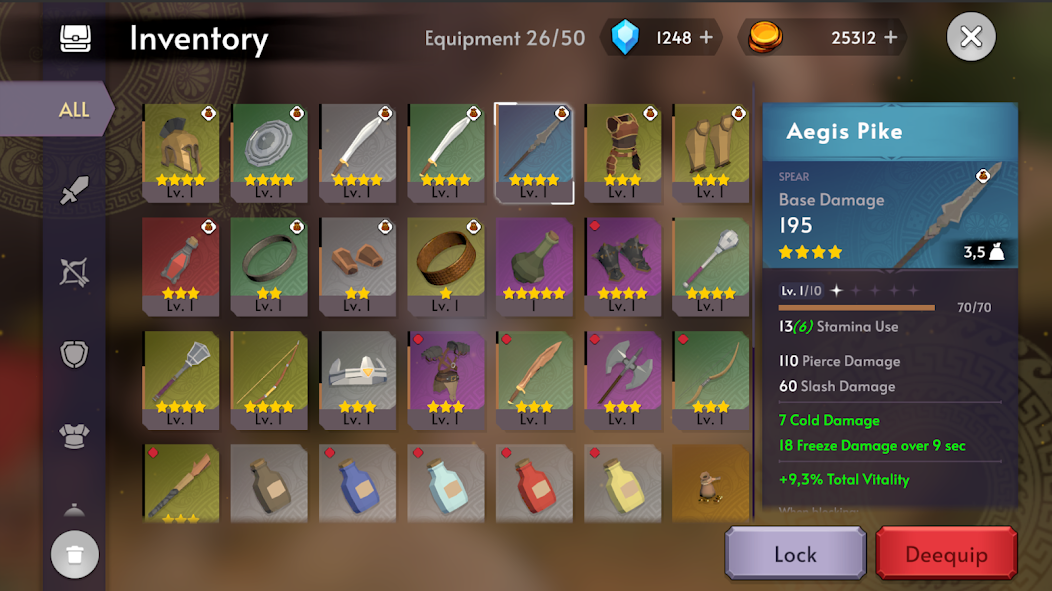This screenshot has width=1052, height=591.
Task: Show the bow ranged category
Action: pos(74,271)
